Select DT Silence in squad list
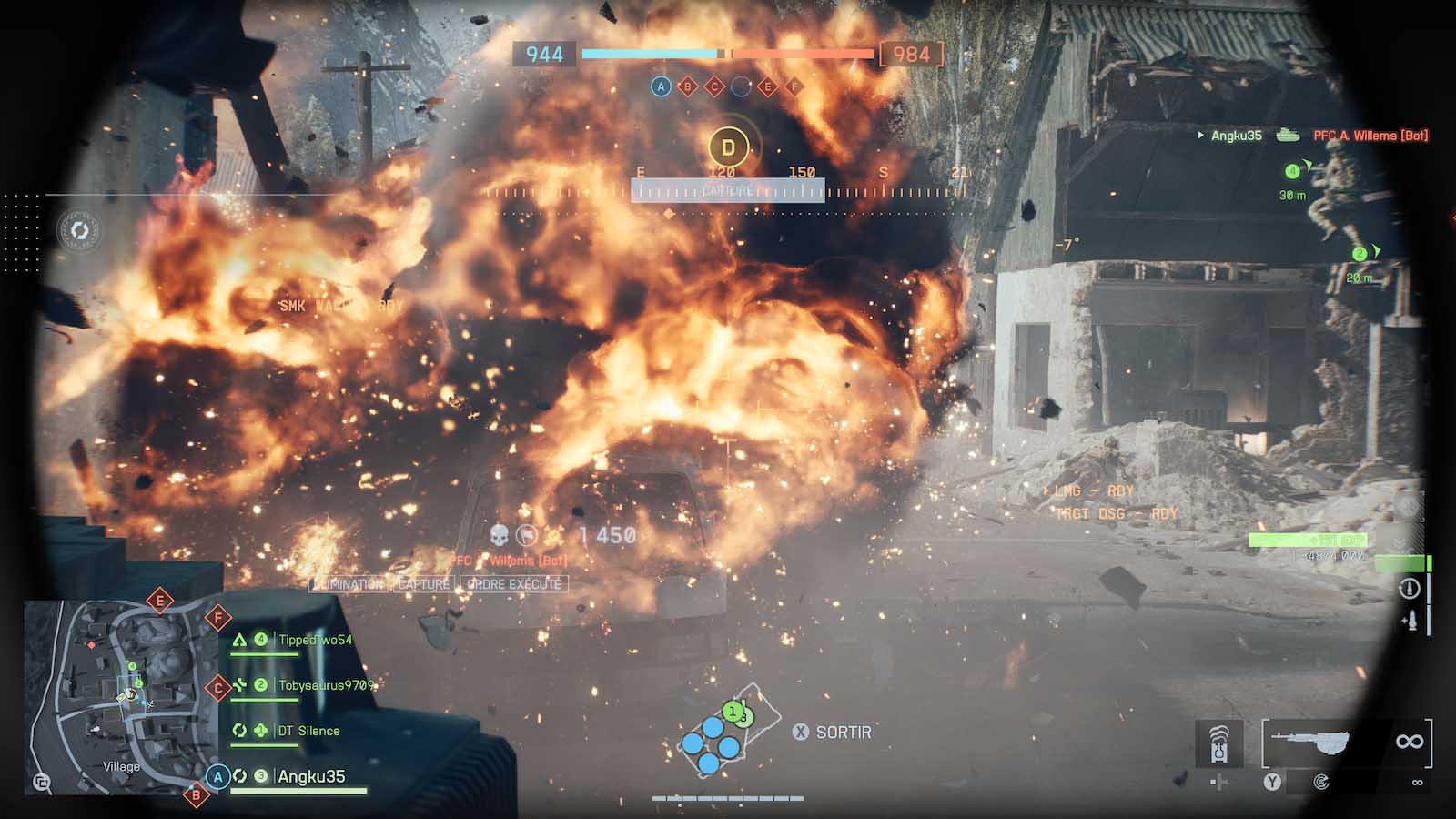The width and height of the screenshot is (1456, 819). (x=308, y=731)
